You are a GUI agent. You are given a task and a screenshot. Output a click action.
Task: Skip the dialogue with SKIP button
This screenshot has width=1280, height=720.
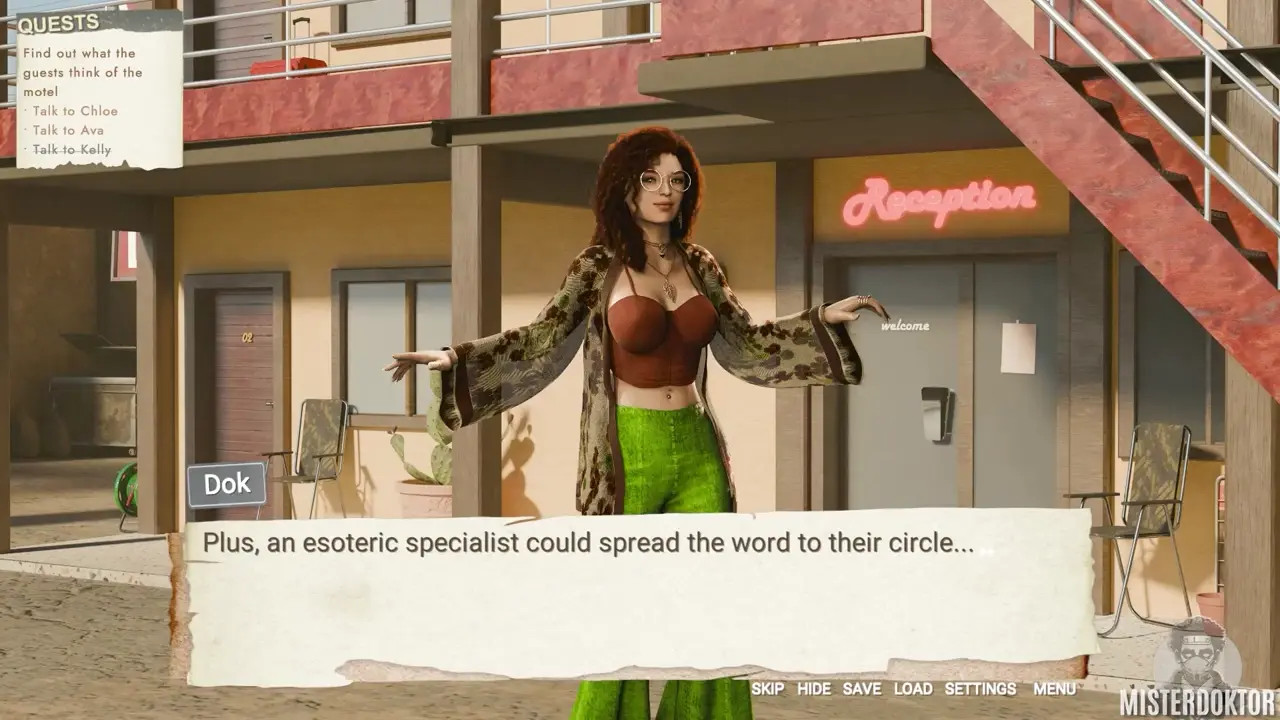(767, 689)
